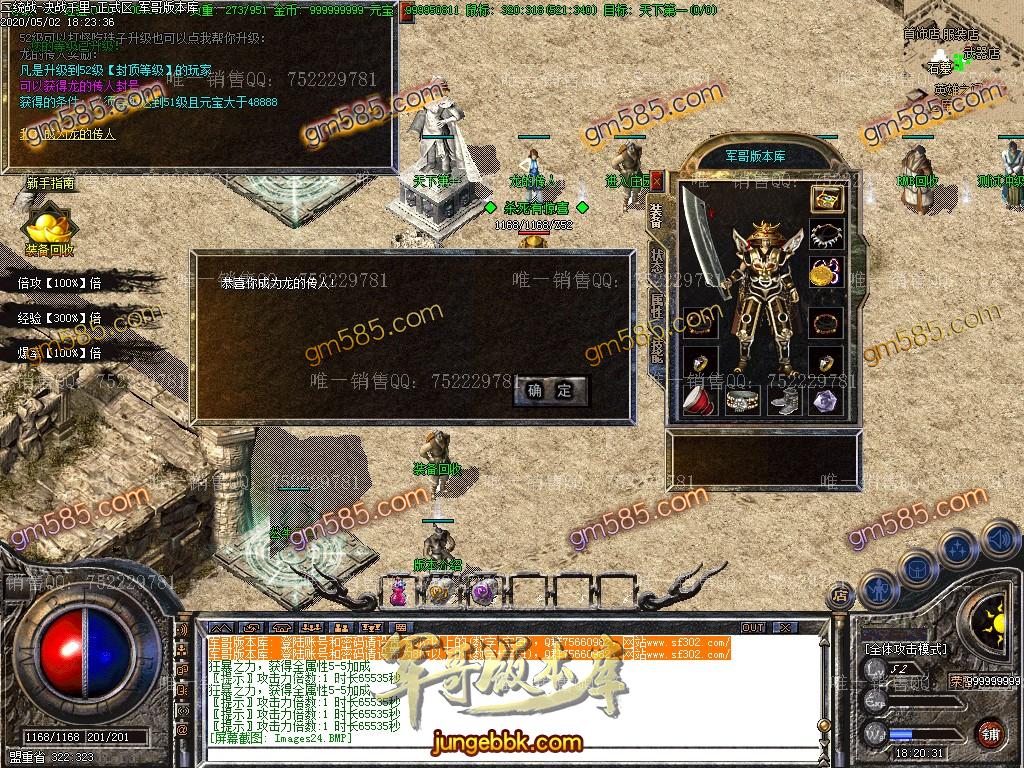
Task: Use the pink potion in the hotbar
Action: (x=398, y=593)
